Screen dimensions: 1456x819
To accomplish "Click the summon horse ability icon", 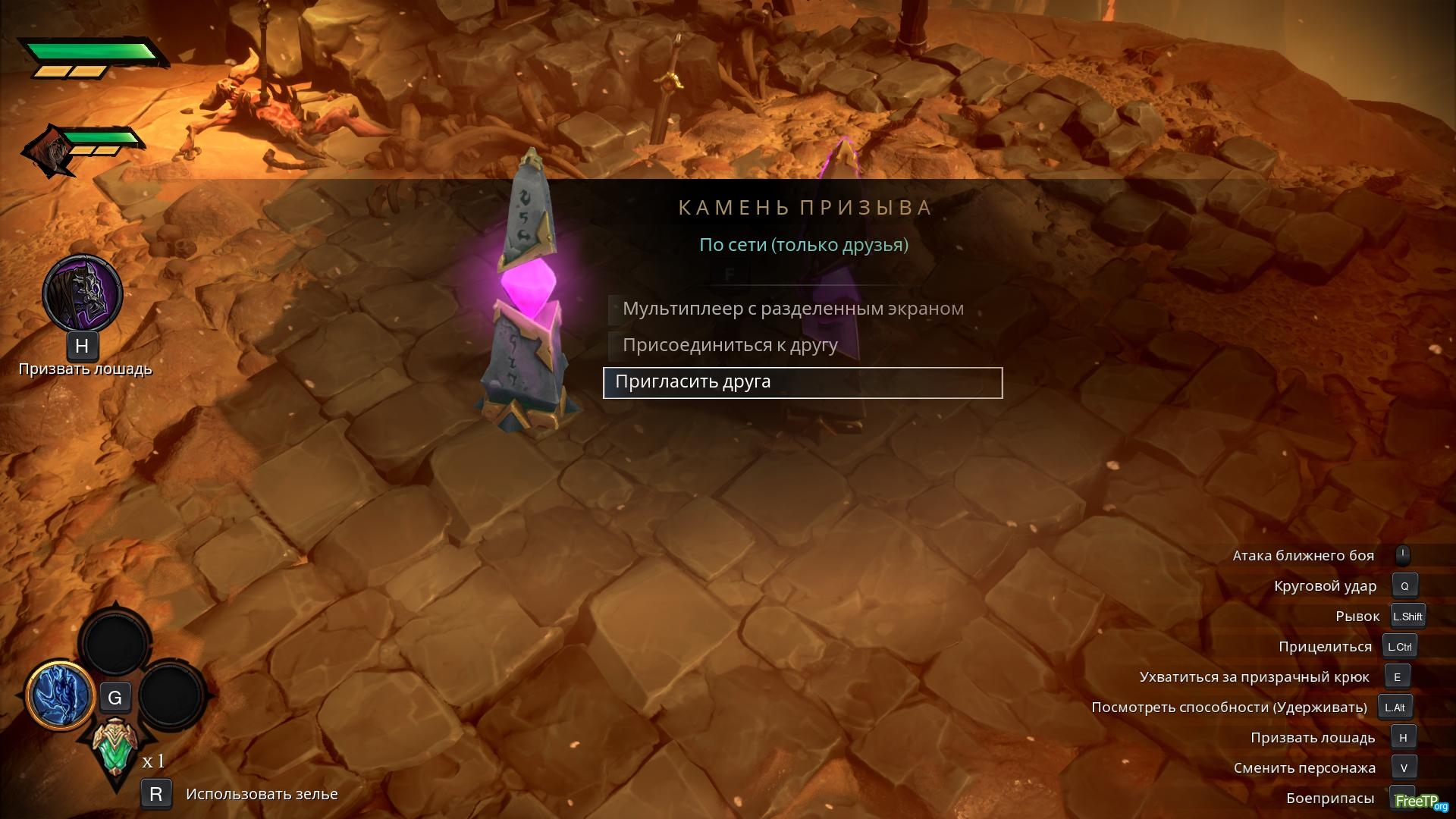I will point(82,293).
